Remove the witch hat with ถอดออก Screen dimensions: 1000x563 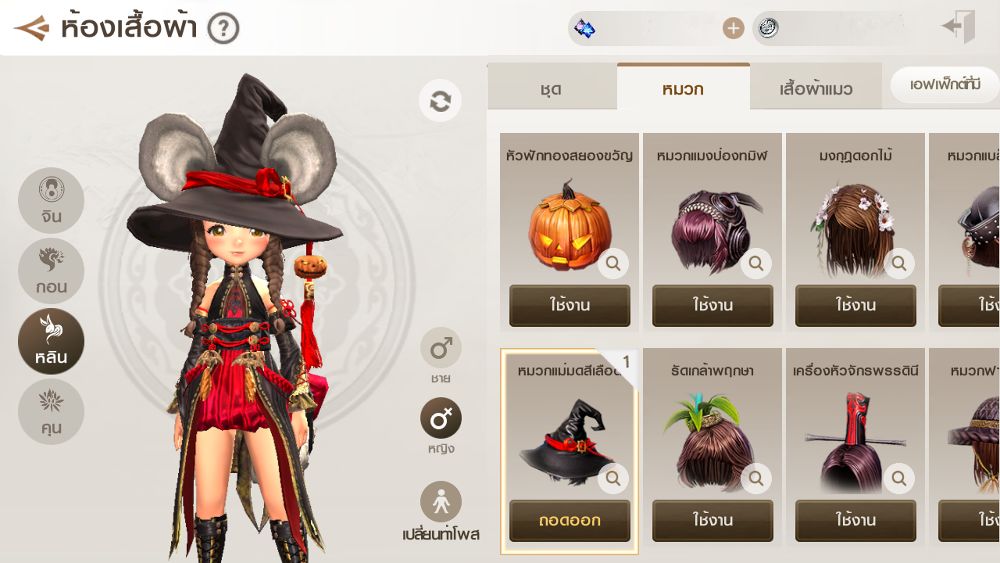coord(569,521)
